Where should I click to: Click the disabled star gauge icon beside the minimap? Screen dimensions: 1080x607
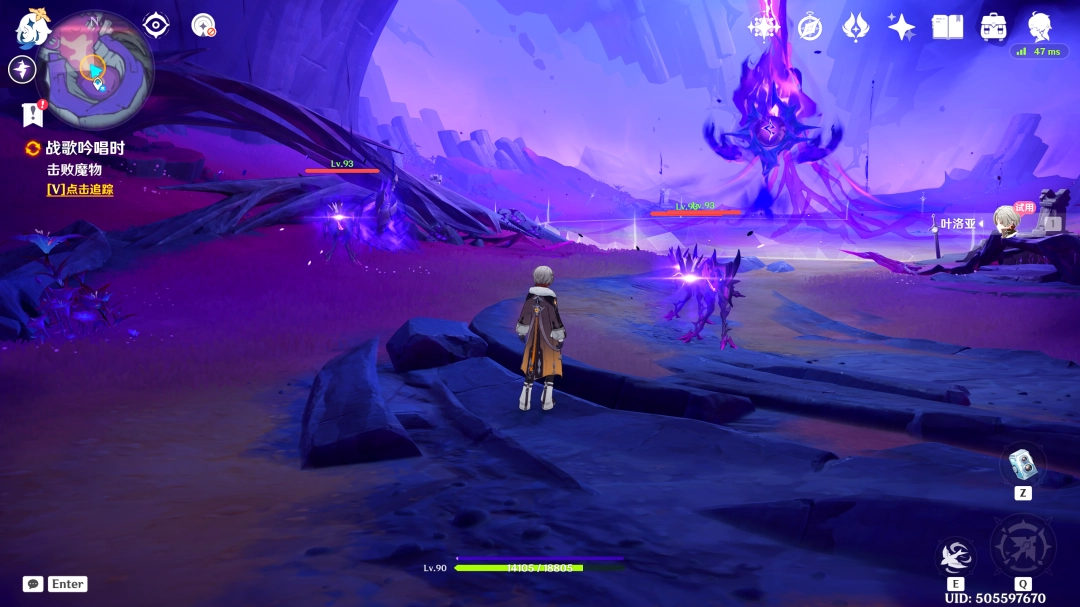pyautogui.click(x=204, y=25)
